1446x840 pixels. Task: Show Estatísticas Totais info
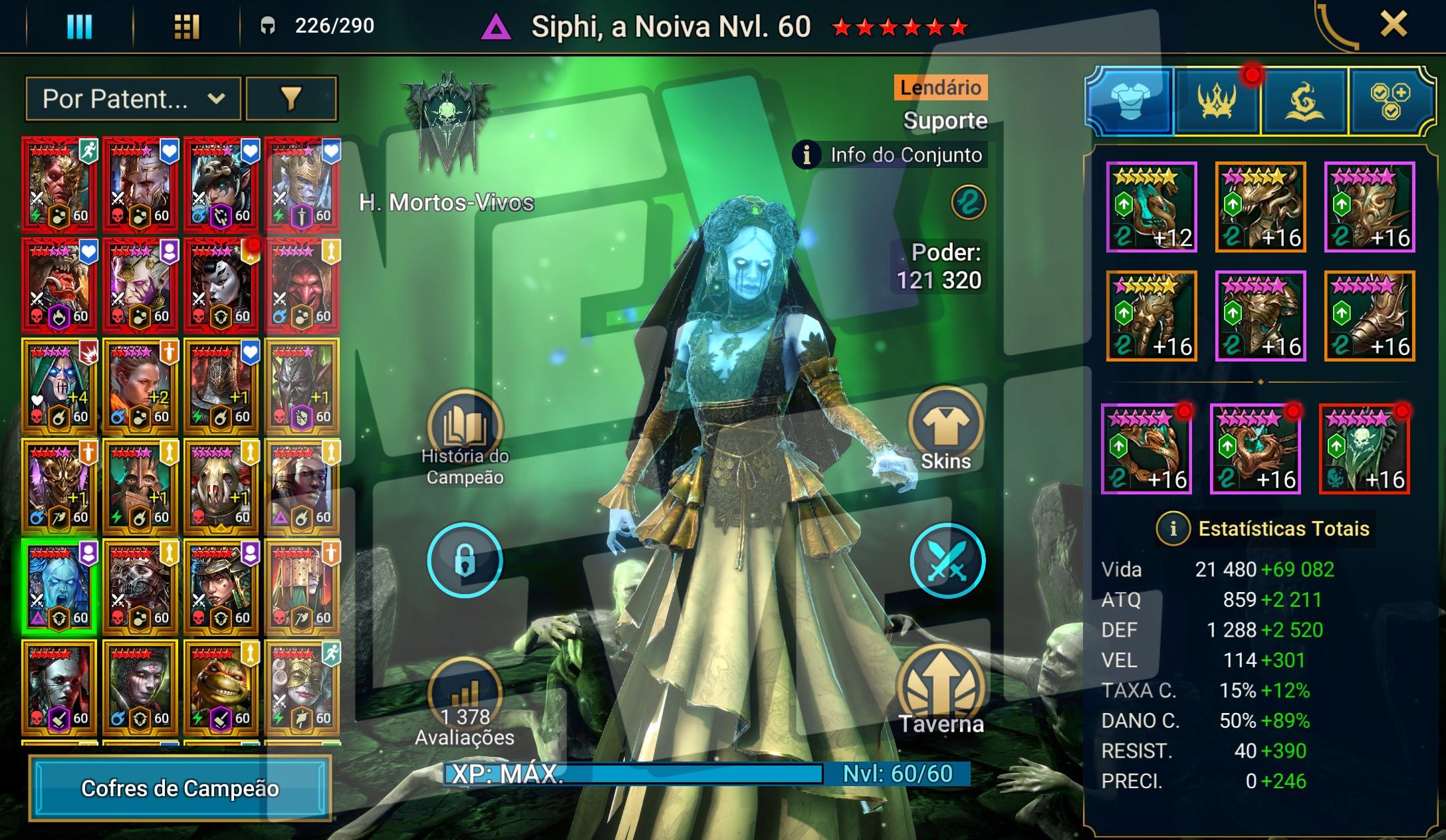coord(1173,529)
